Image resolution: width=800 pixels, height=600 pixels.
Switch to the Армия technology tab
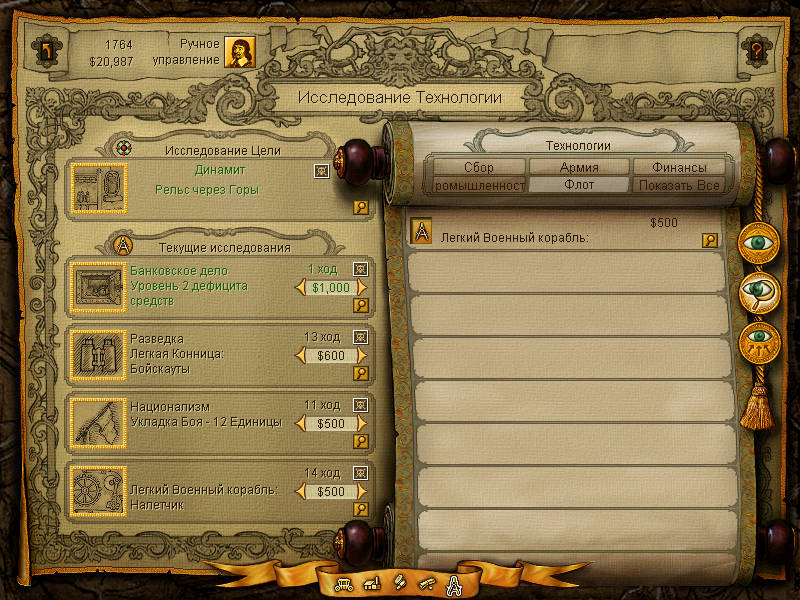[579, 167]
